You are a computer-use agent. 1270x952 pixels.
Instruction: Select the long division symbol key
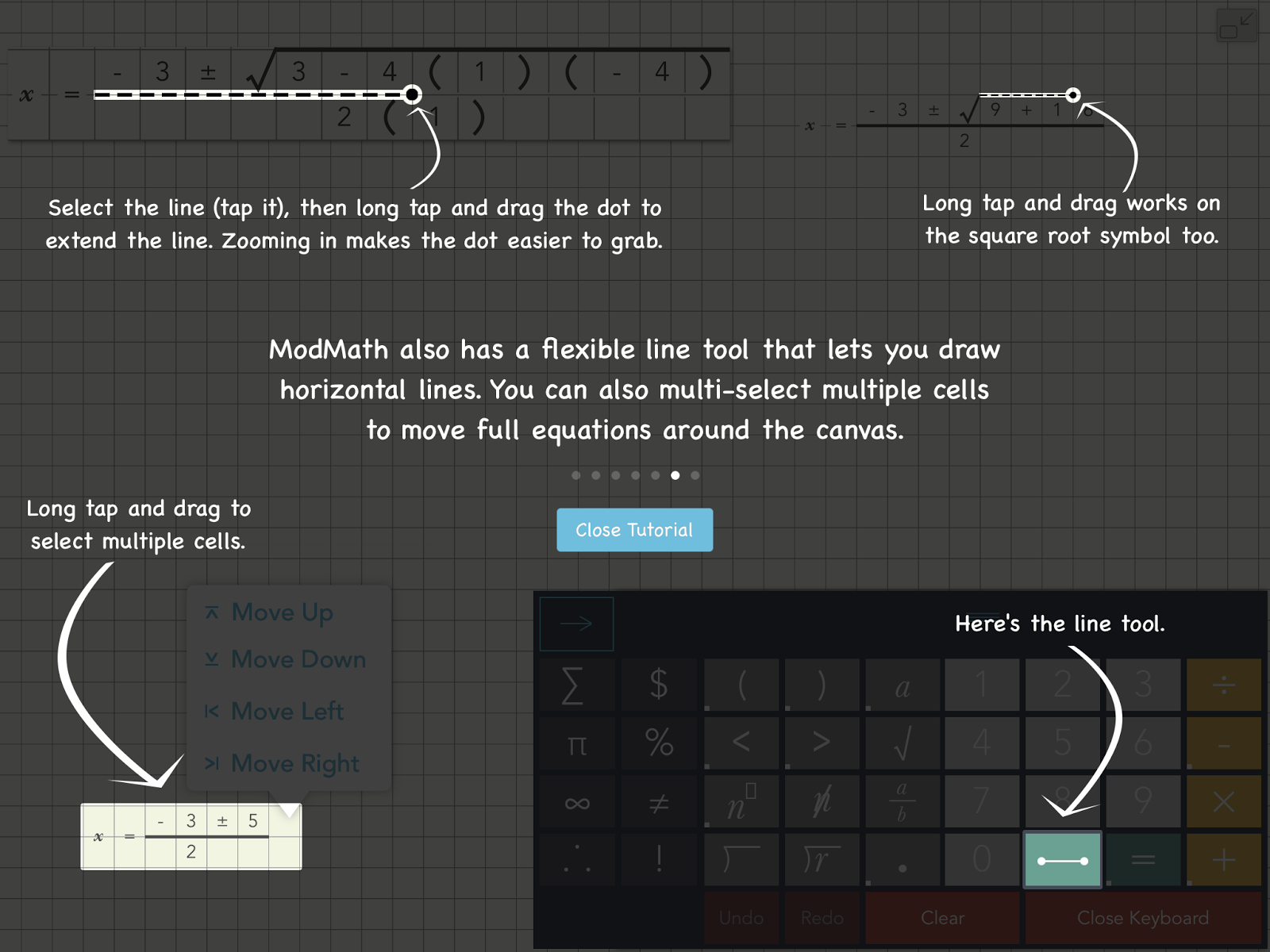coord(740,859)
